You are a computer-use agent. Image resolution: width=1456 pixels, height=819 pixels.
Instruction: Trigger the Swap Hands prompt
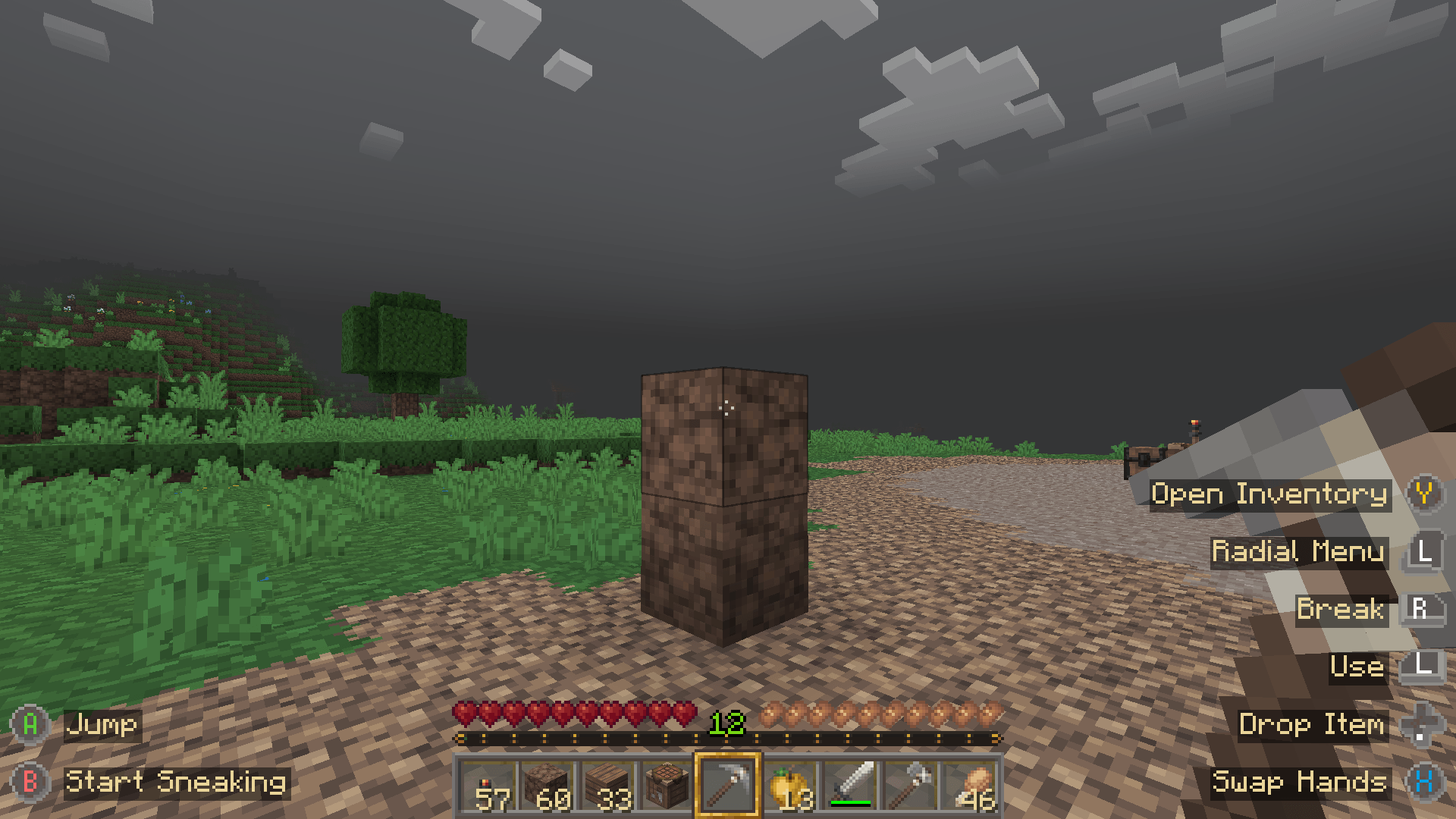point(1301,783)
